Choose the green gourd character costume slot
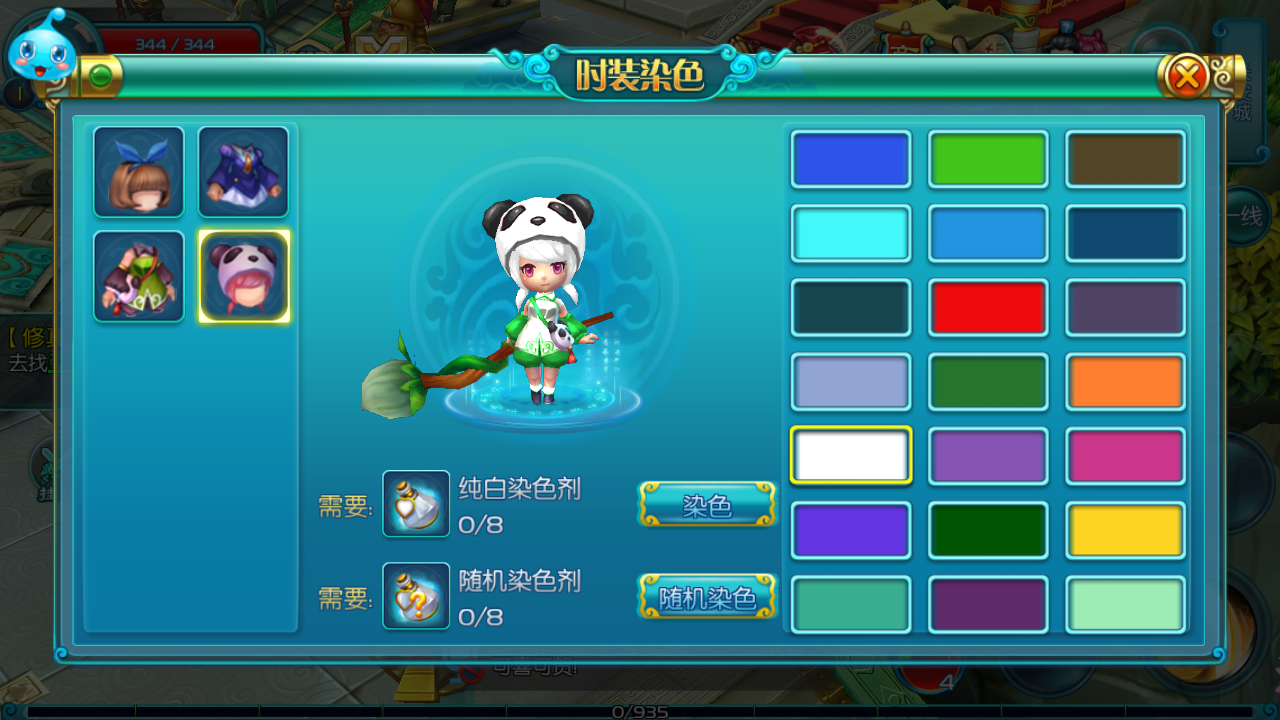Image resolution: width=1280 pixels, height=720 pixels. coord(139,276)
